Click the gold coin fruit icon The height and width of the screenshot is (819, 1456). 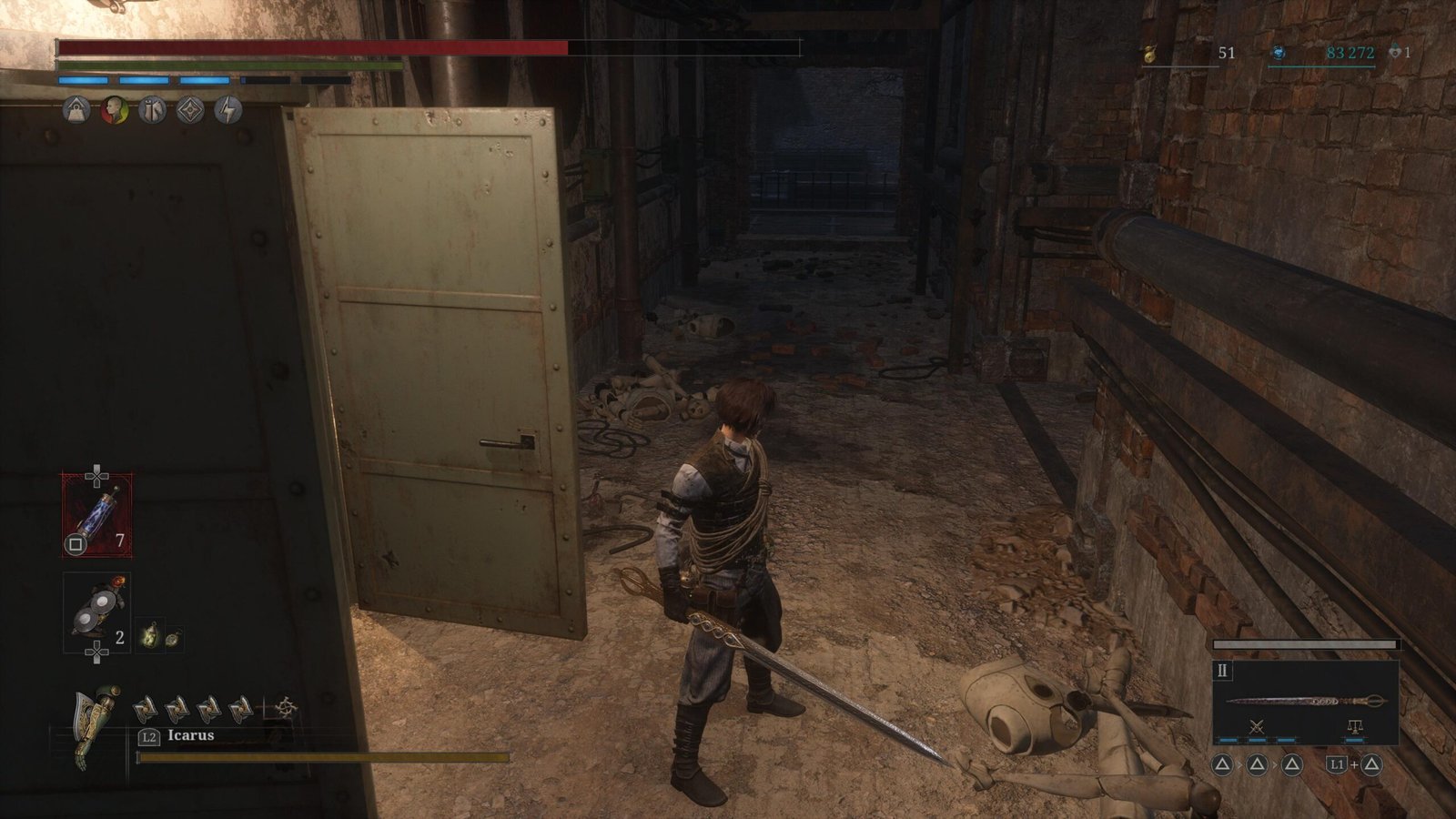tap(1148, 54)
